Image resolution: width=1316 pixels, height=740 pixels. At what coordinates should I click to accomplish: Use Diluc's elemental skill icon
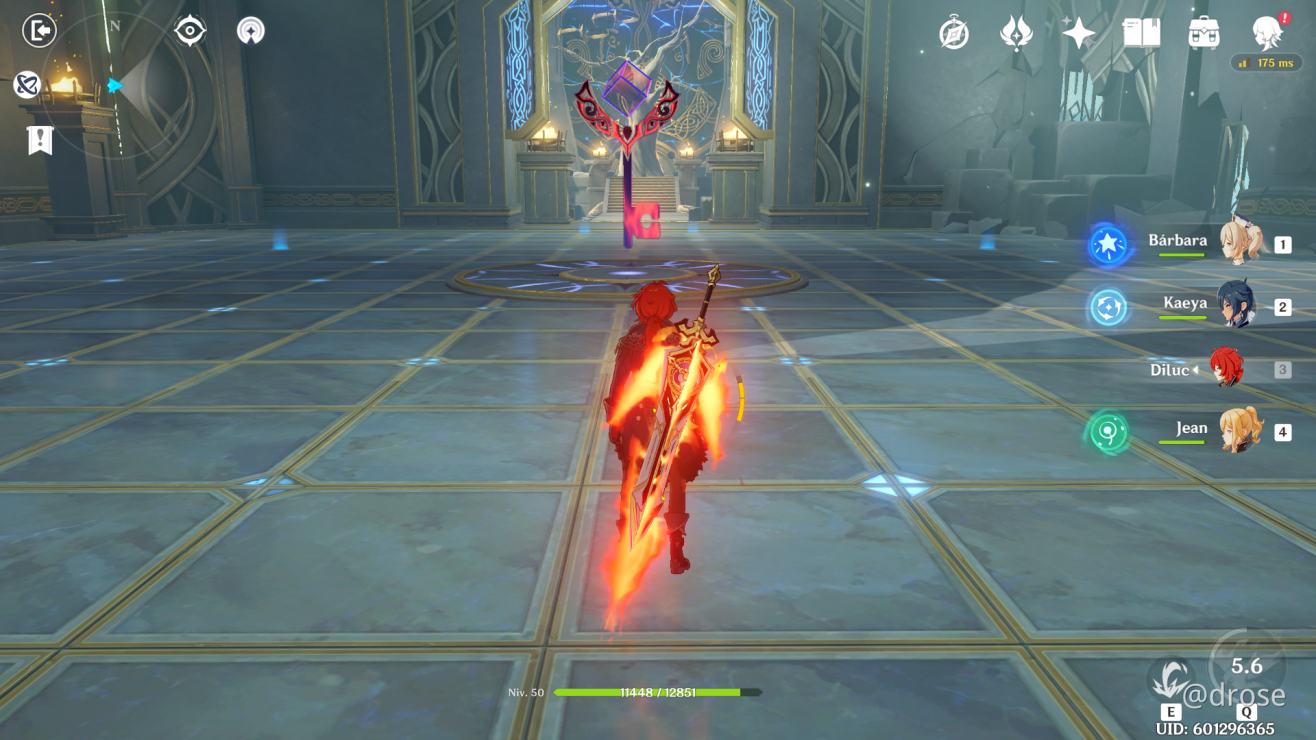pyautogui.click(x=1171, y=680)
